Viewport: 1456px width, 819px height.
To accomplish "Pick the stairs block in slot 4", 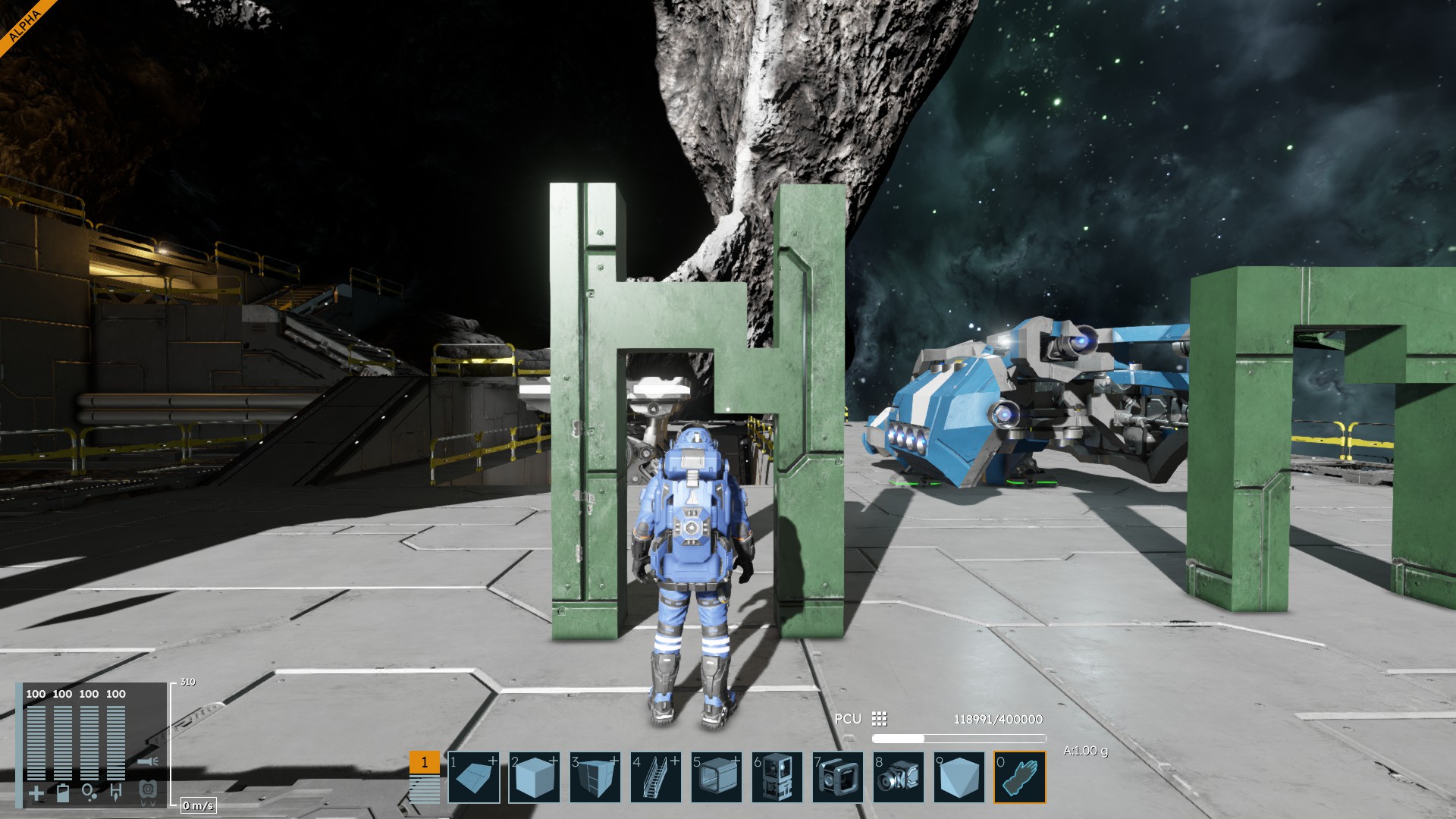I will [x=656, y=777].
